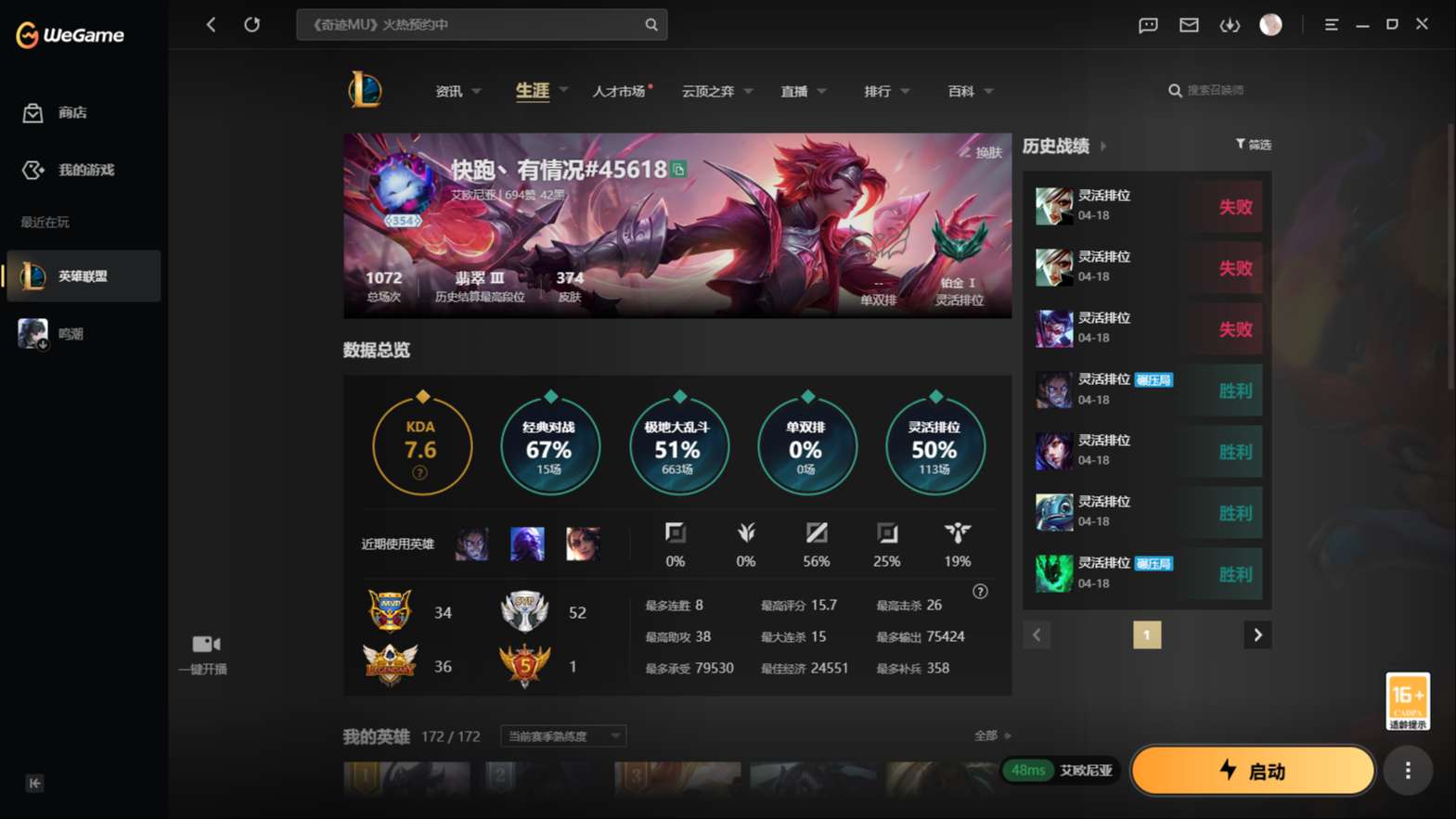Screen dimensions: 1456x819
Task: Open the 当前赛季熟练度 dropdown
Action: (x=561, y=736)
